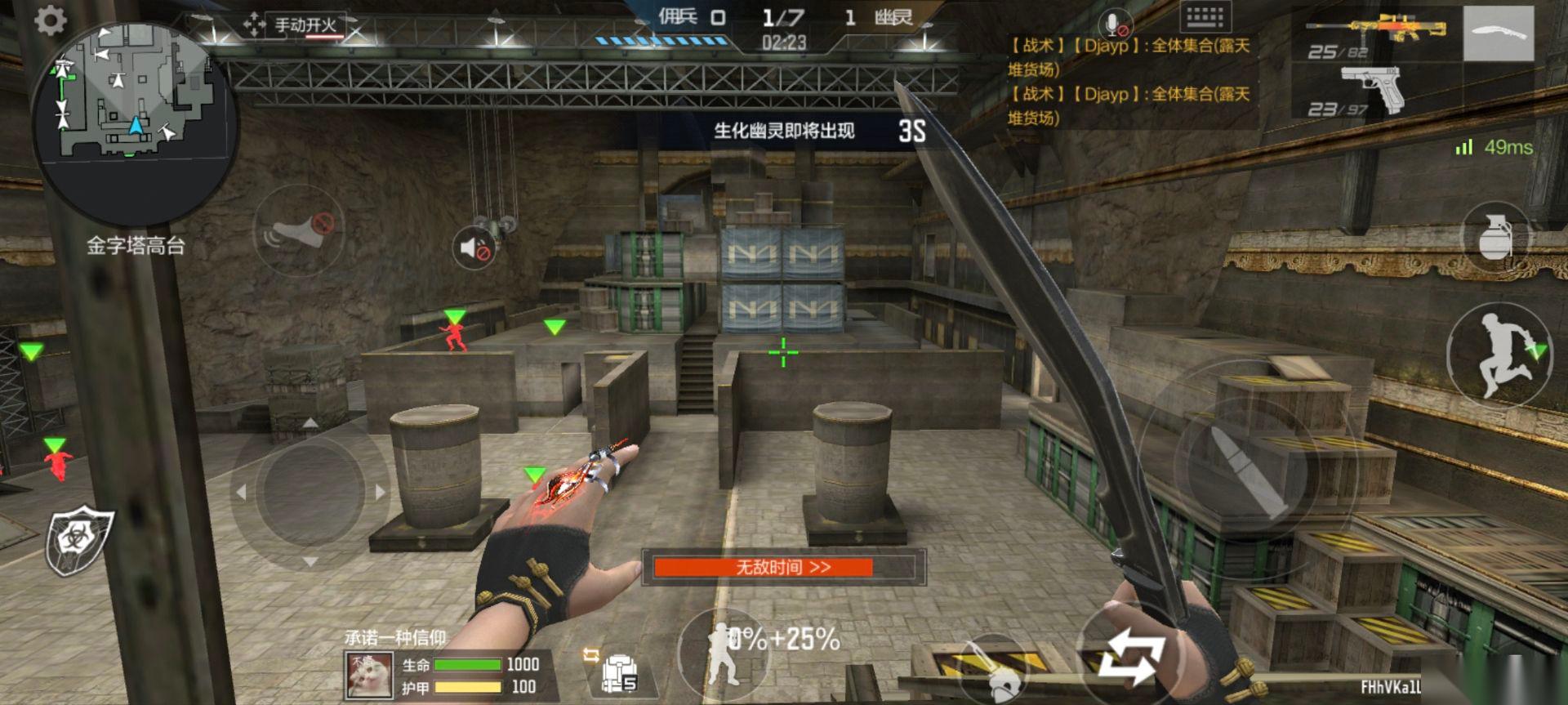This screenshot has height=705, width=1568.
Task: Throw a grenade with the grenade button
Action: 1495,237
